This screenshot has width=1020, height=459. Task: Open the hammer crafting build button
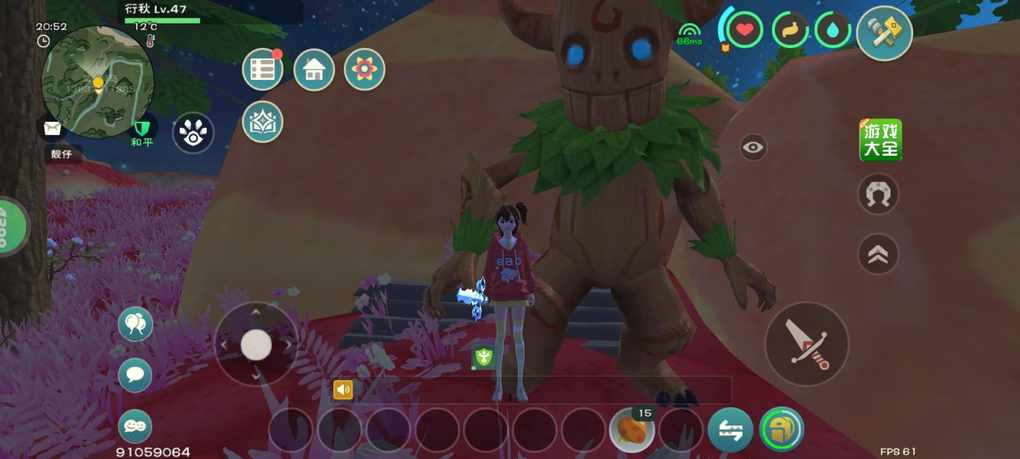pyautogui.click(x=884, y=33)
